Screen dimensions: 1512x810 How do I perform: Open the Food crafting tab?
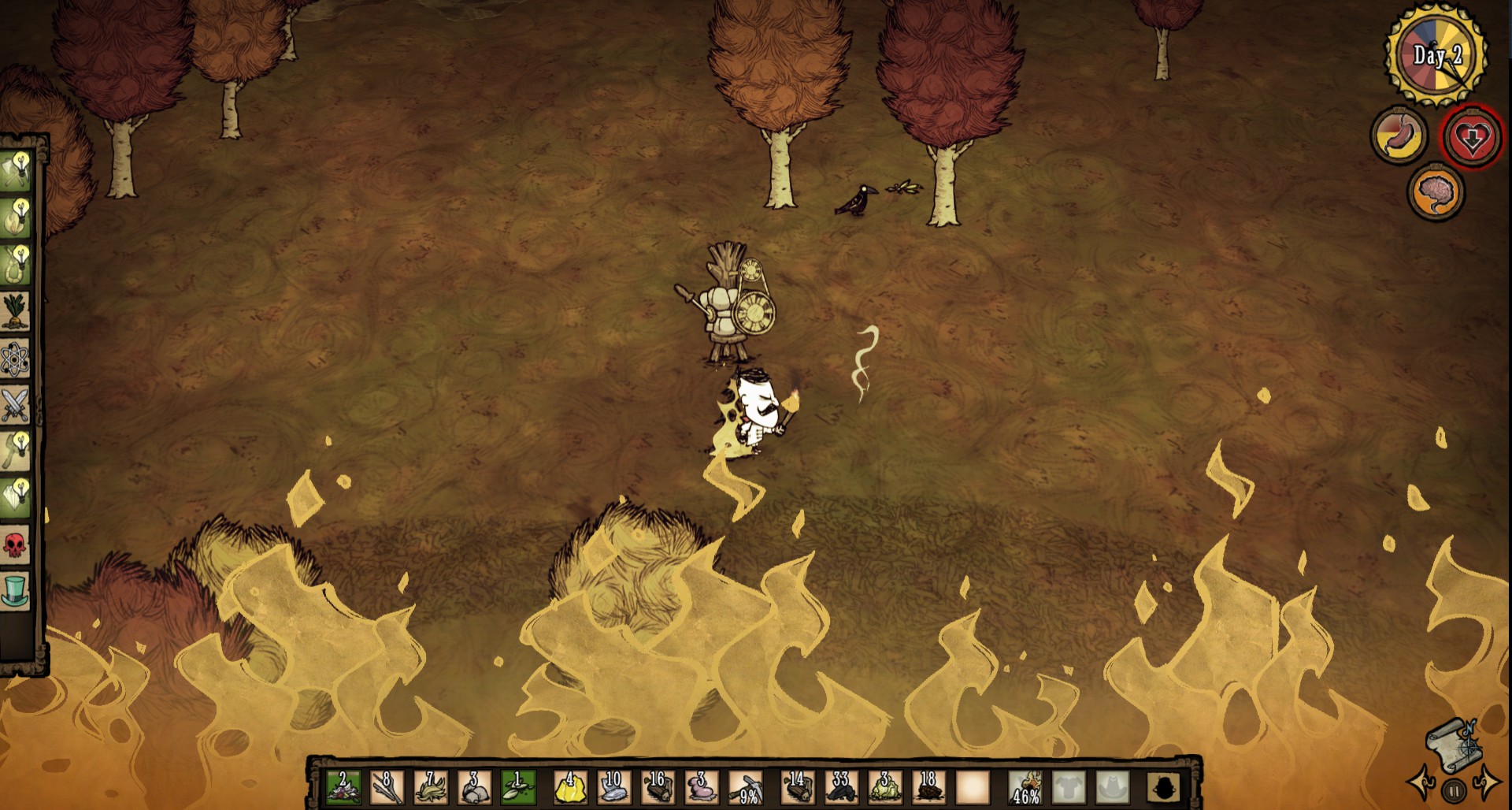(x=15, y=312)
